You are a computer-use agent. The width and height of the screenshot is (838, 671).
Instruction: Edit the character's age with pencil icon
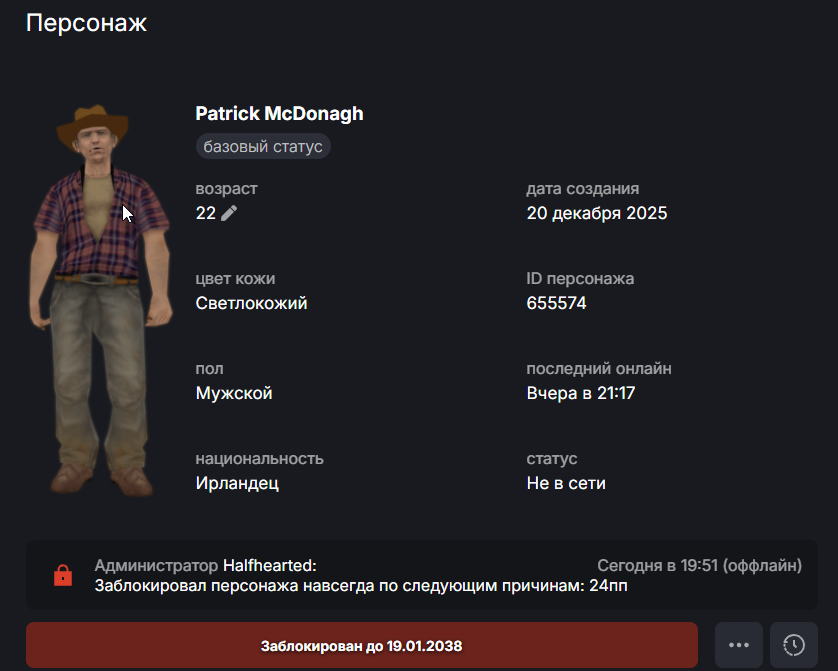point(230,213)
